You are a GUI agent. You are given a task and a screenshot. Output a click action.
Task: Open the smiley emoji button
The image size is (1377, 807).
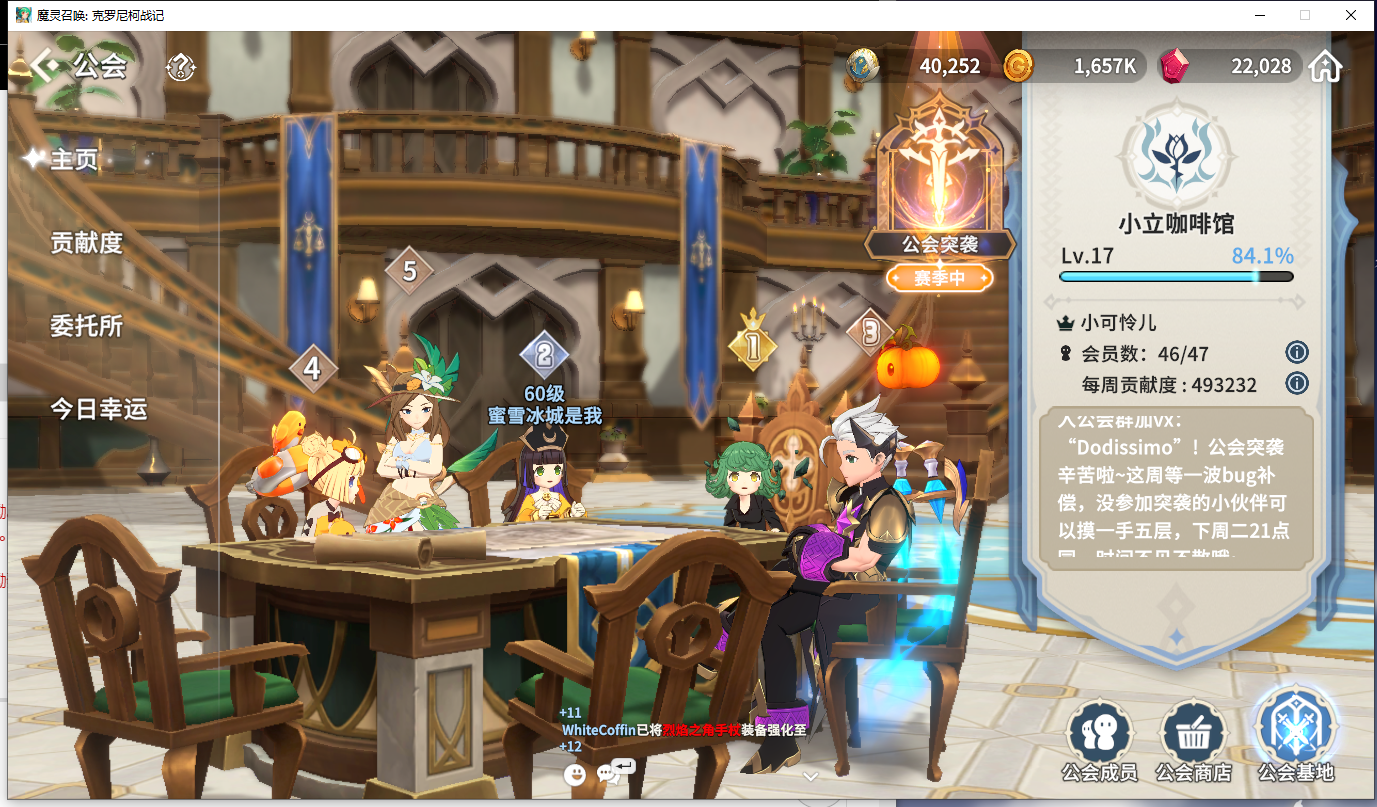click(x=574, y=774)
